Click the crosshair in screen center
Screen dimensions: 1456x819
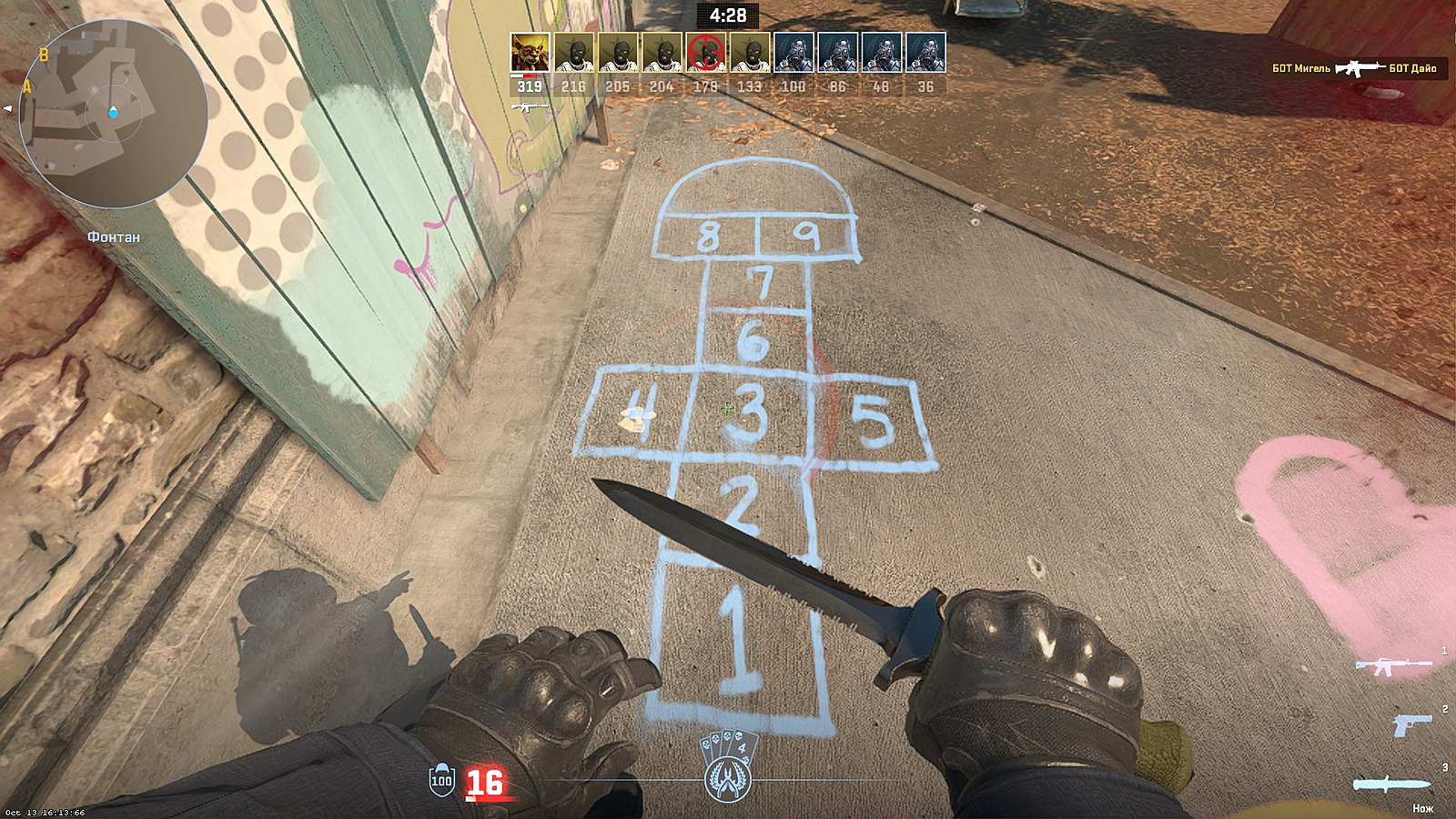point(726,409)
